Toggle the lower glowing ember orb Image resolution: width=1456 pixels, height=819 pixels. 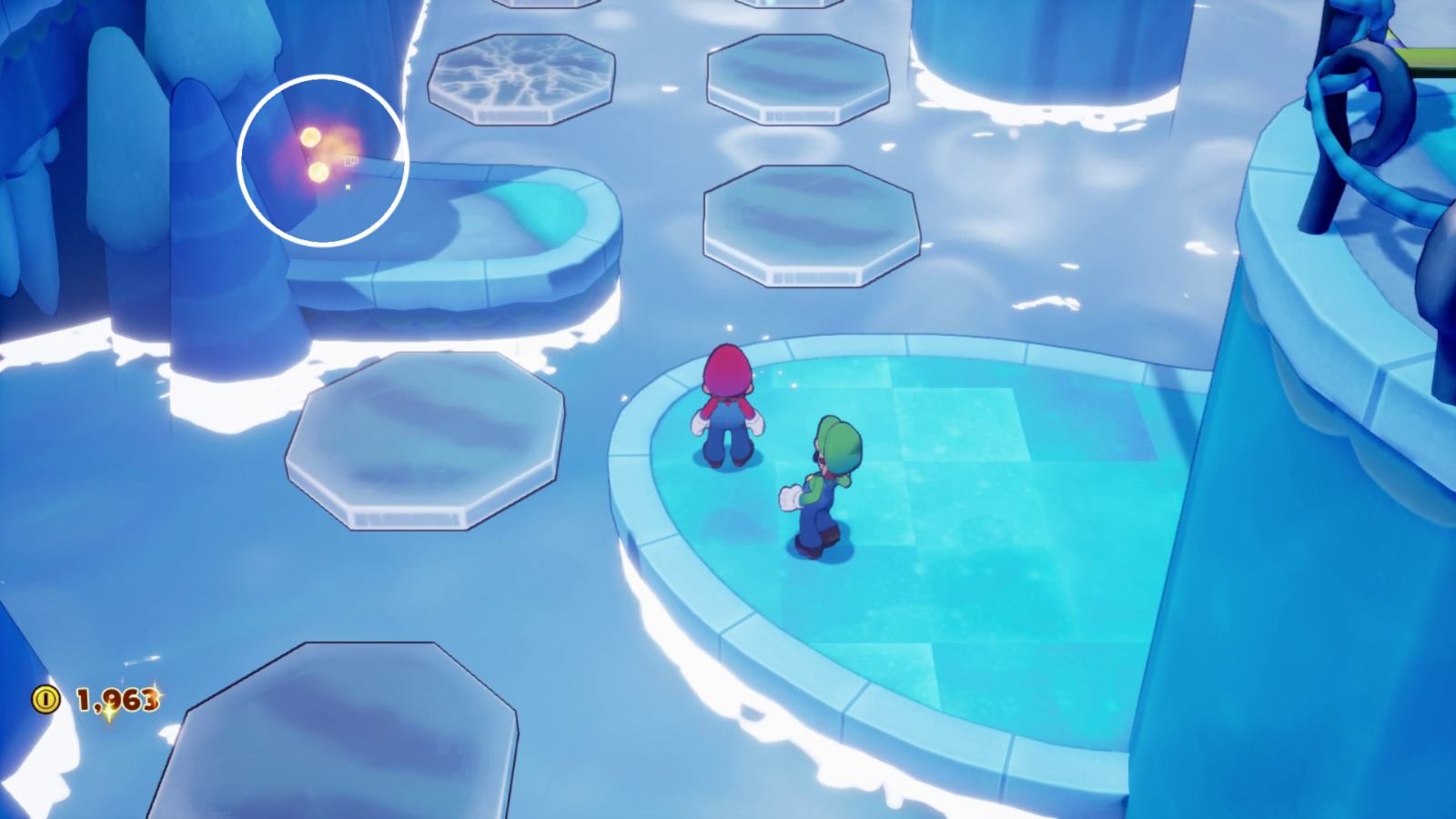click(x=318, y=173)
